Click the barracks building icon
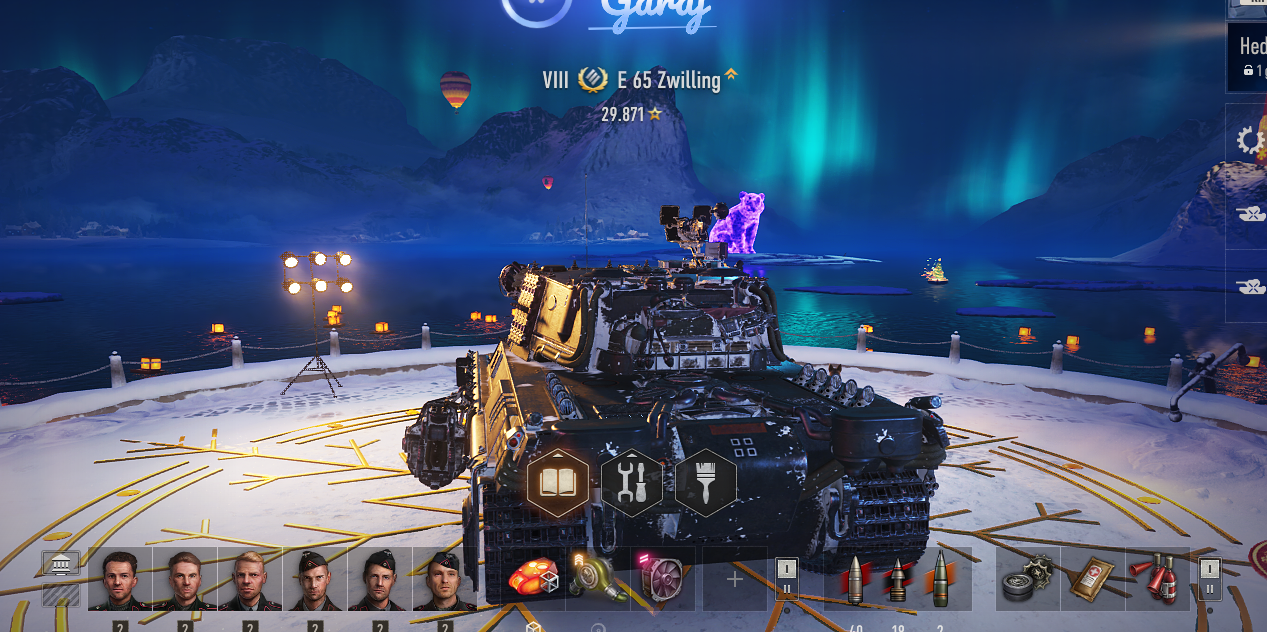 tap(61, 565)
